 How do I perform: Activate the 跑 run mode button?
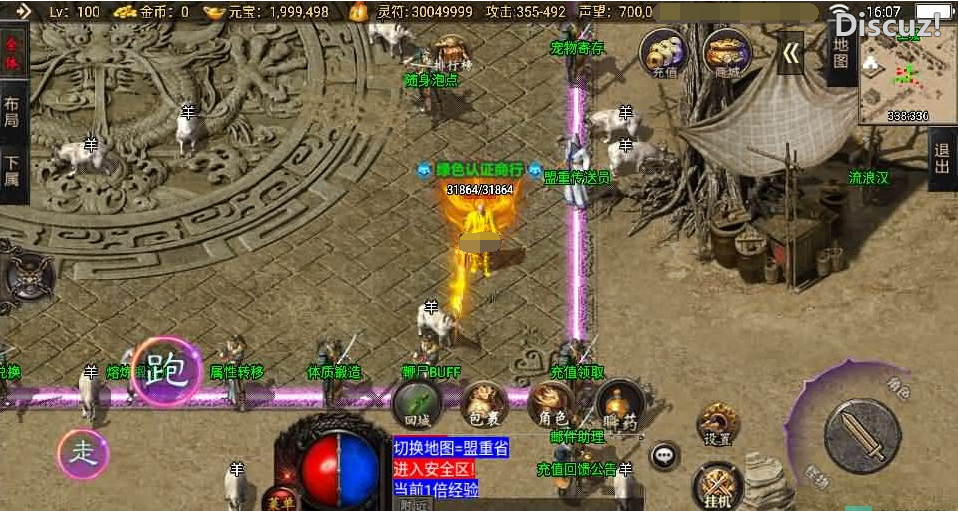pyautogui.click(x=166, y=371)
